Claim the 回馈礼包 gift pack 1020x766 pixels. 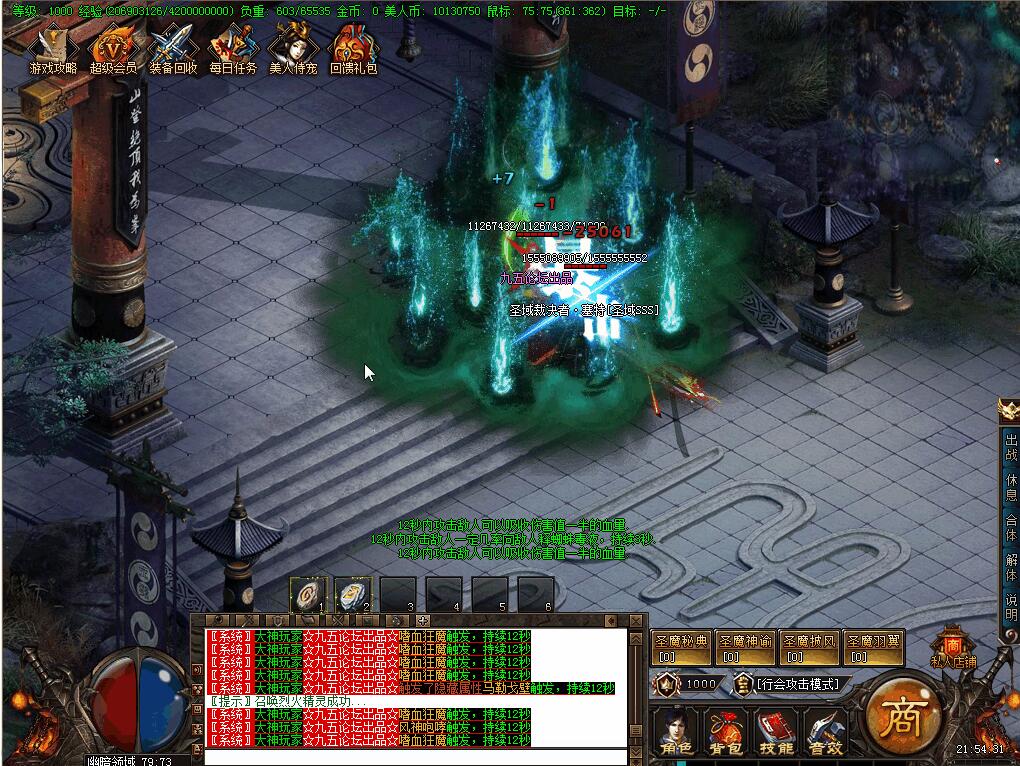[353, 50]
